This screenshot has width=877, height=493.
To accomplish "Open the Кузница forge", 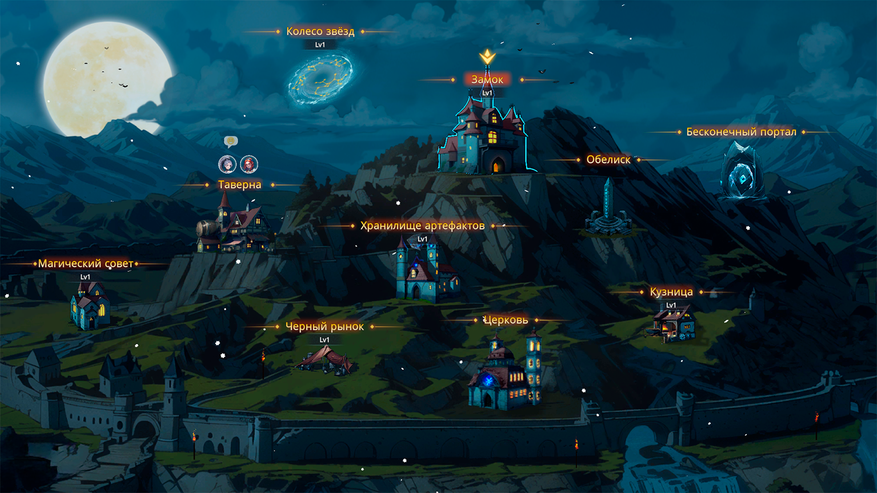I will (x=672, y=321).
